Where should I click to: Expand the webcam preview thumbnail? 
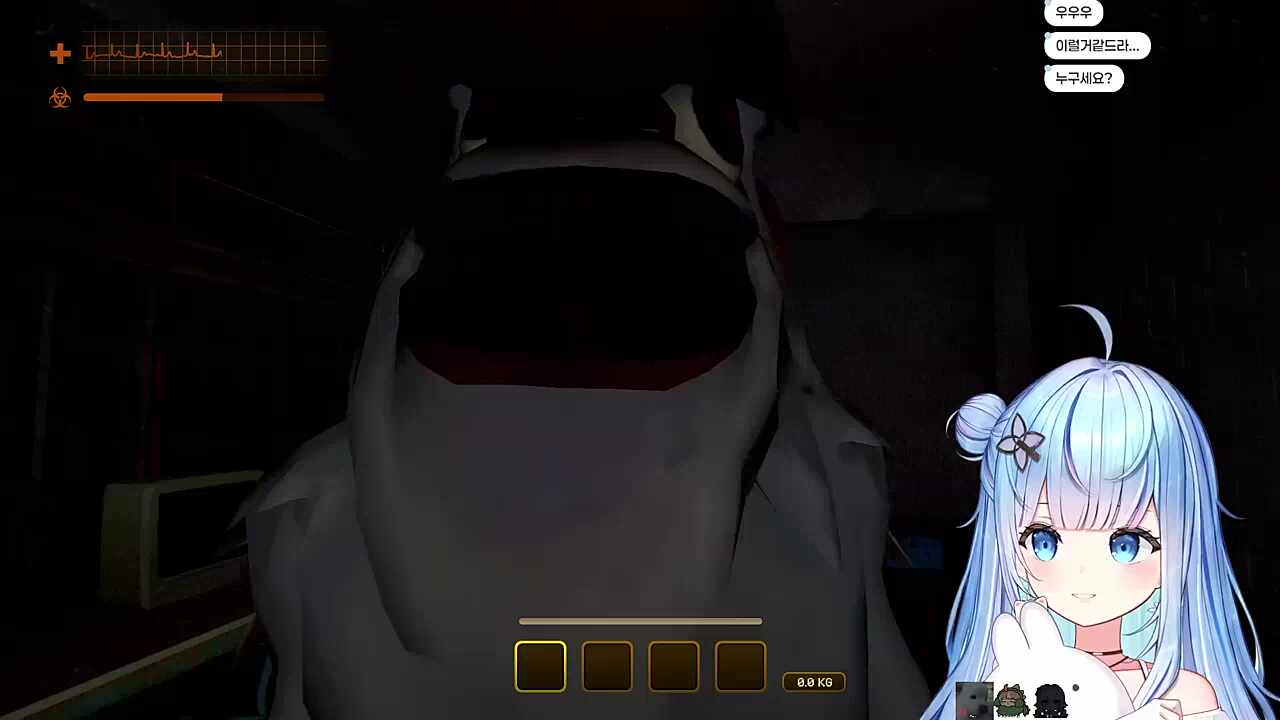974,701
